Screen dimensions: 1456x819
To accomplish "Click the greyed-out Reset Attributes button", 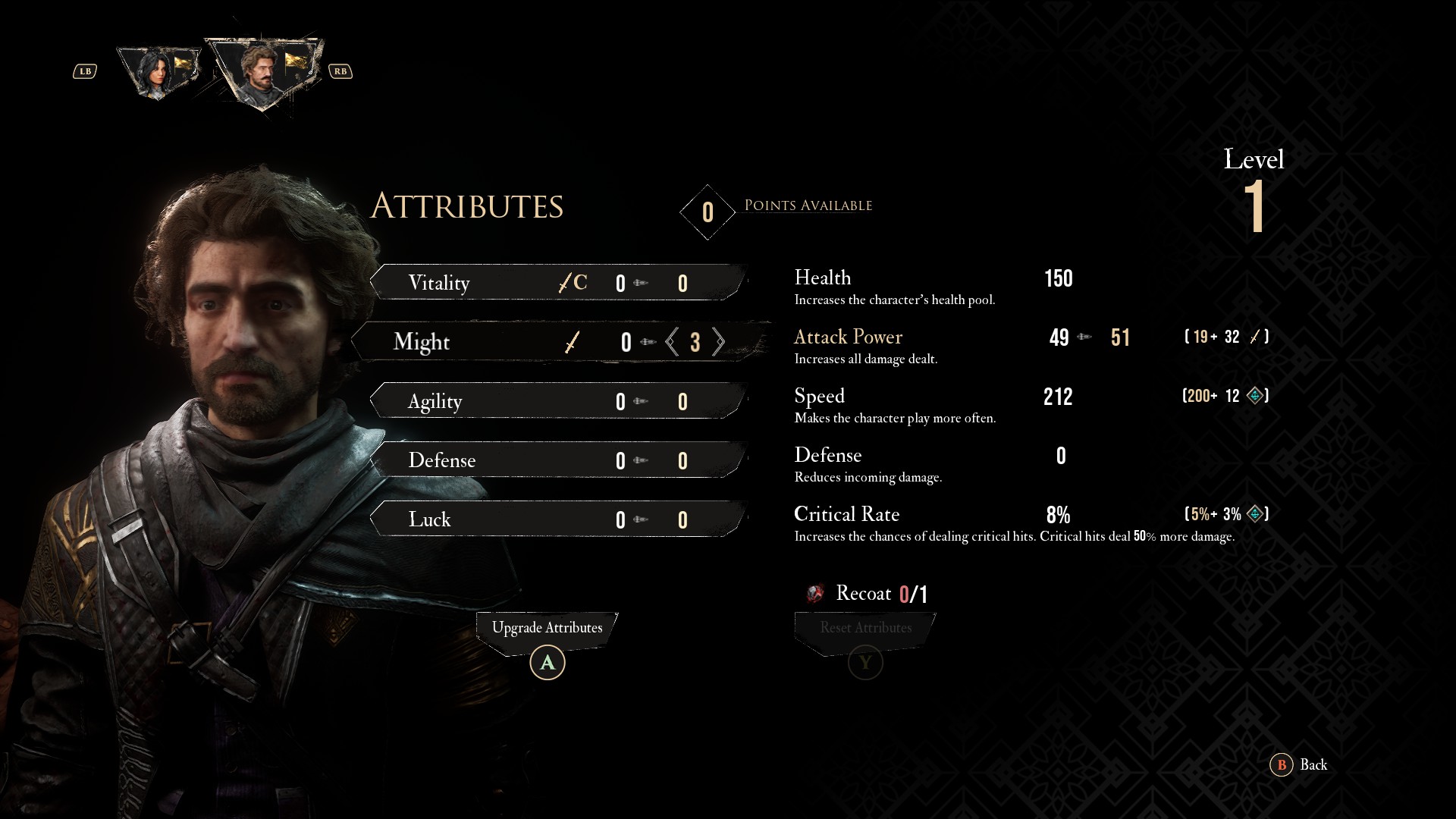I will pyautogui.click(x=865, y=629).
